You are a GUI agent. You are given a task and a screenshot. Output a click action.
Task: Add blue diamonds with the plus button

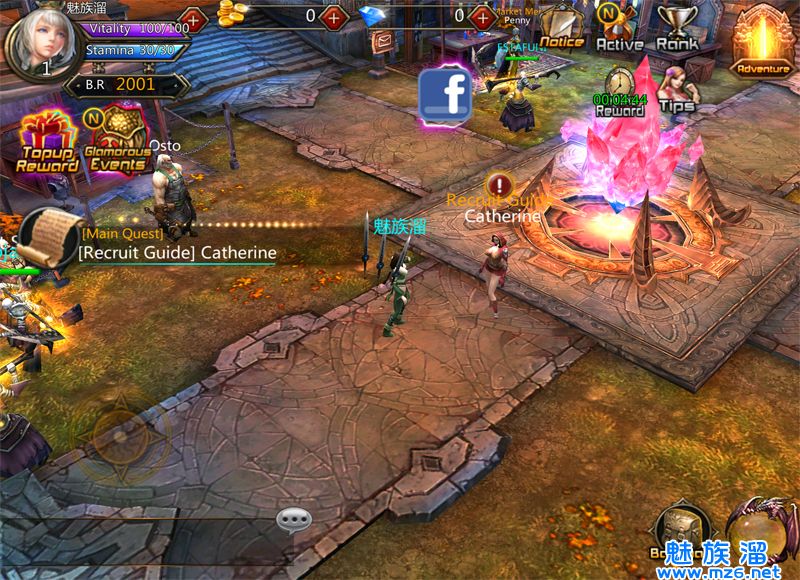[x=484, y=17]
